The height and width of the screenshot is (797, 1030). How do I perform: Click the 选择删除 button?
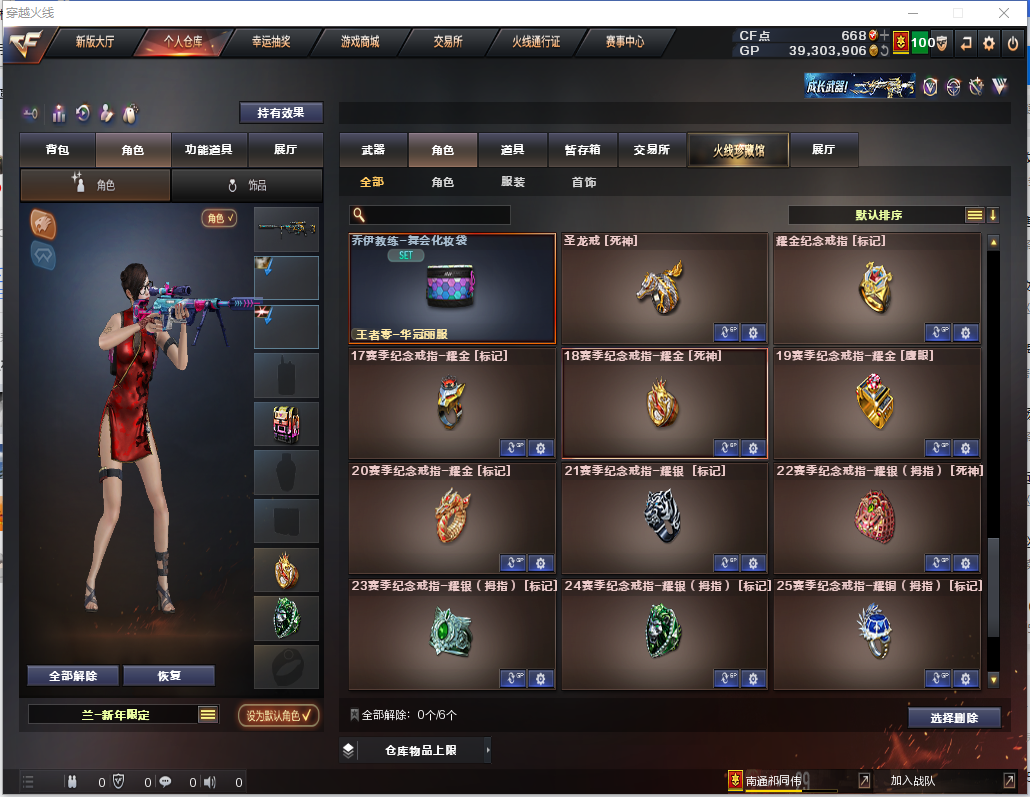tap(954, 718)
